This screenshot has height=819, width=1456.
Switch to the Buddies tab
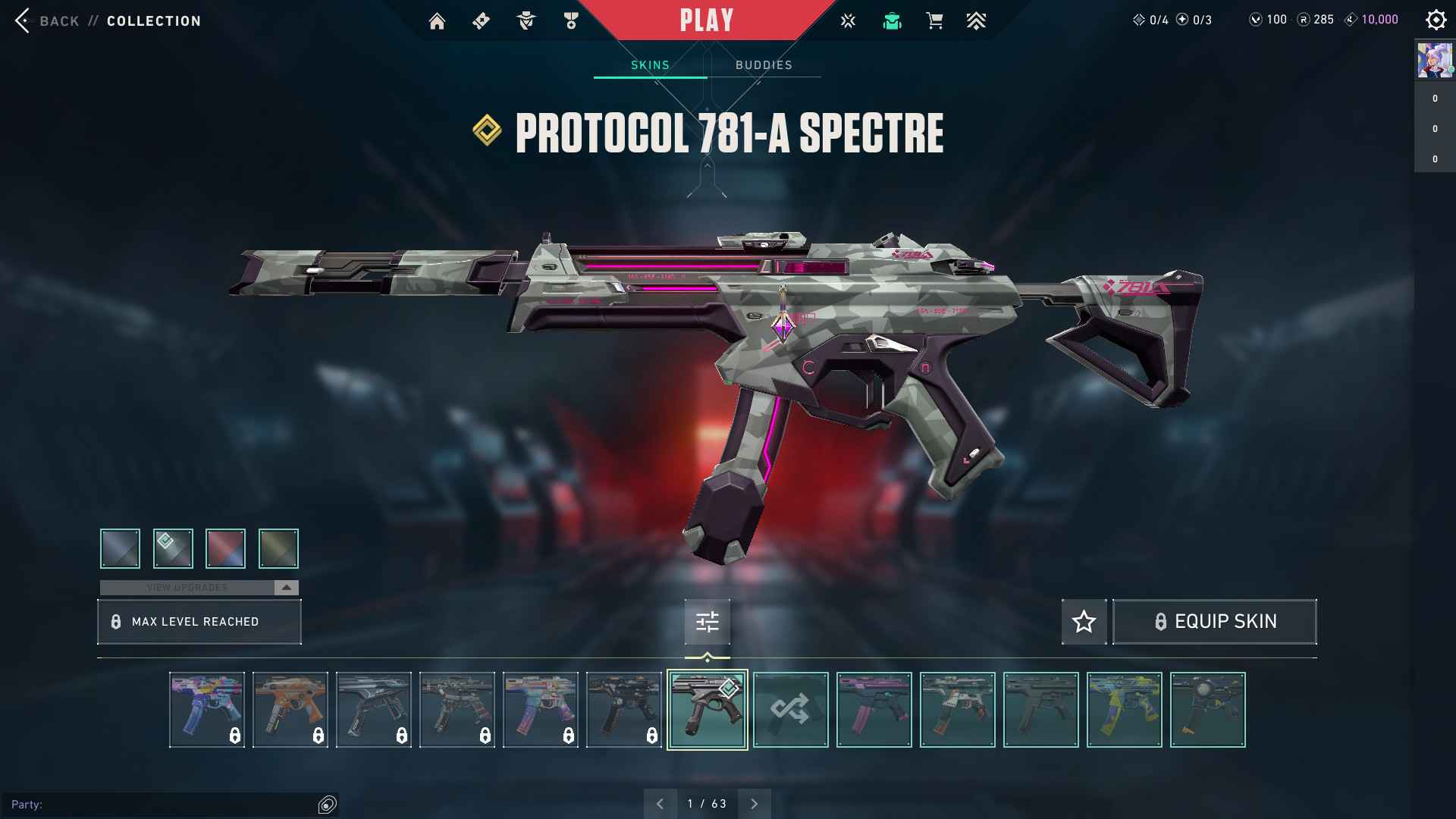pos(764,65)
